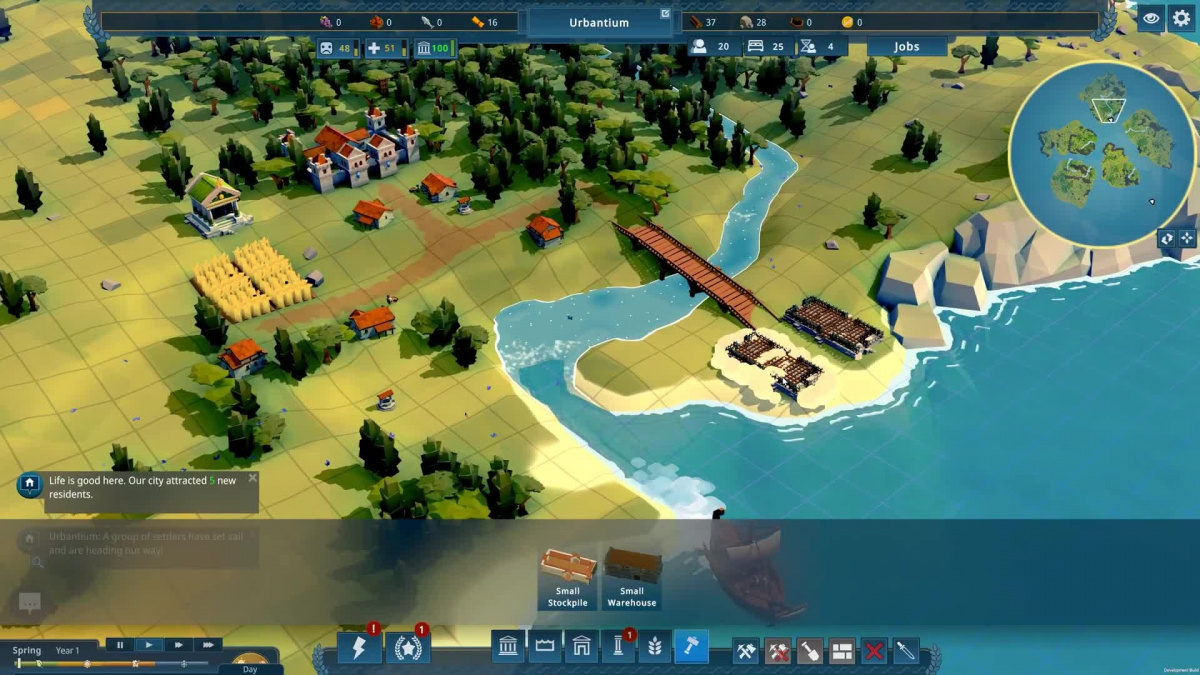The width and height of the screenshot is (1200, 675).
Task: Activate the red X demolish tool
Action: coord(874,652)
